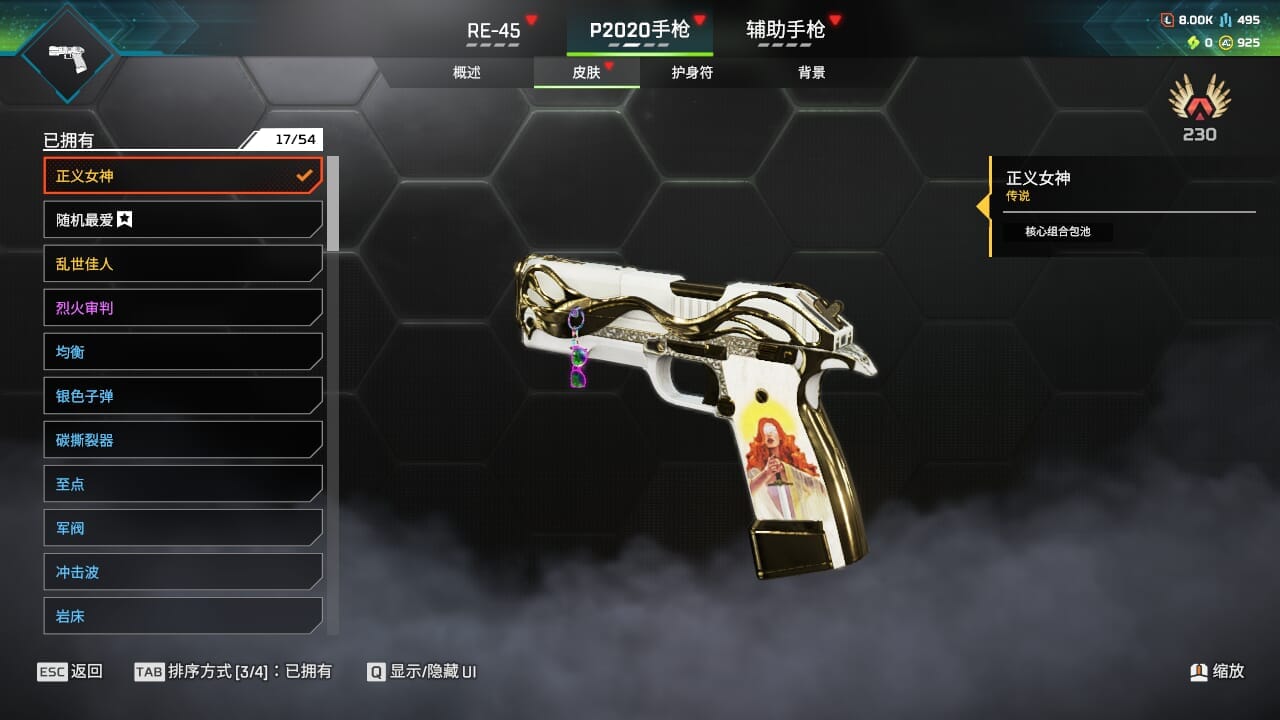This screenshot has height=720, width=1280.
Task: Choose the 银色子弹 skin
Action: pyautogui.click(x=183, y=396)
